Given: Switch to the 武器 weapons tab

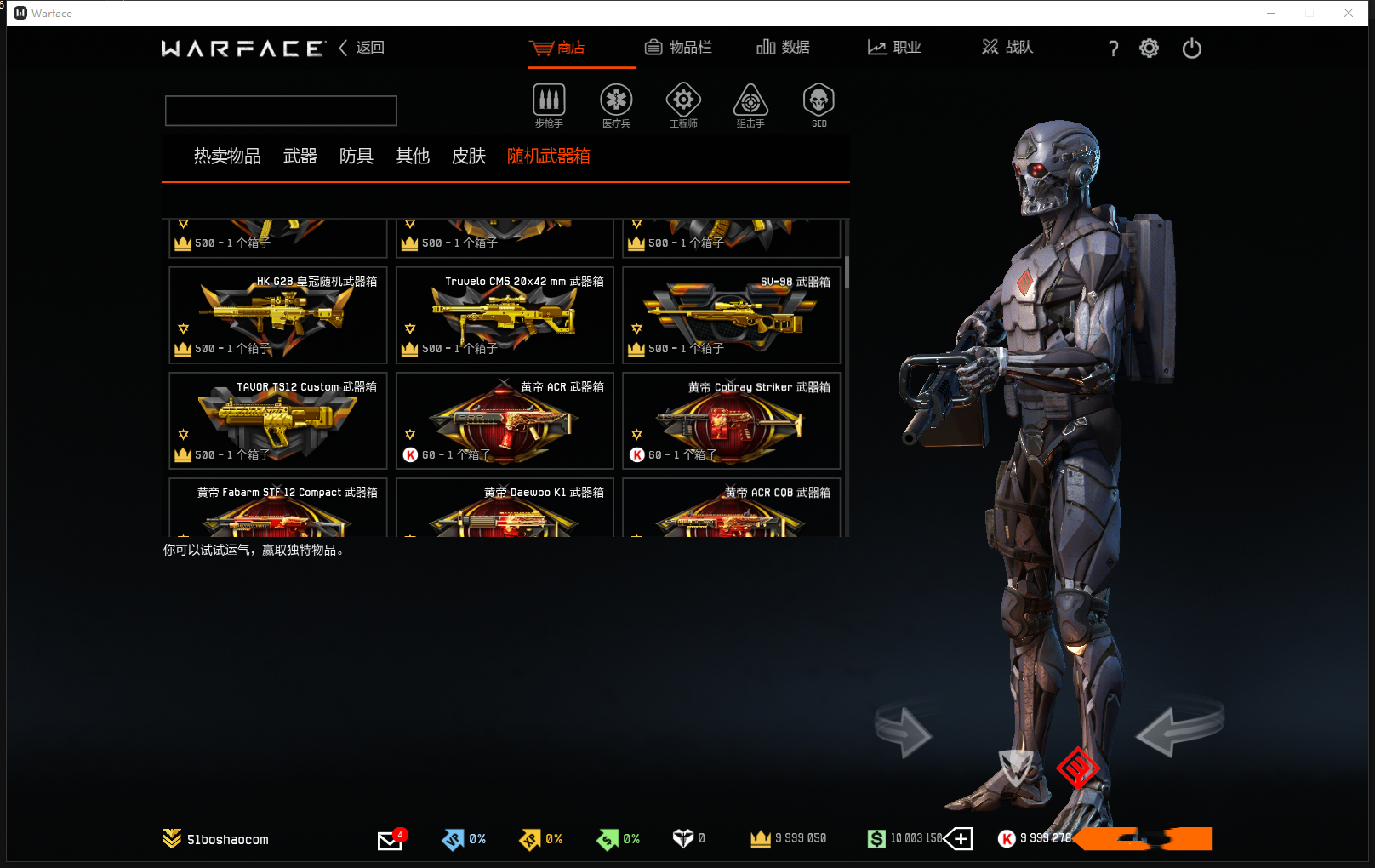Looking at the screenshot, I should 300,157.
